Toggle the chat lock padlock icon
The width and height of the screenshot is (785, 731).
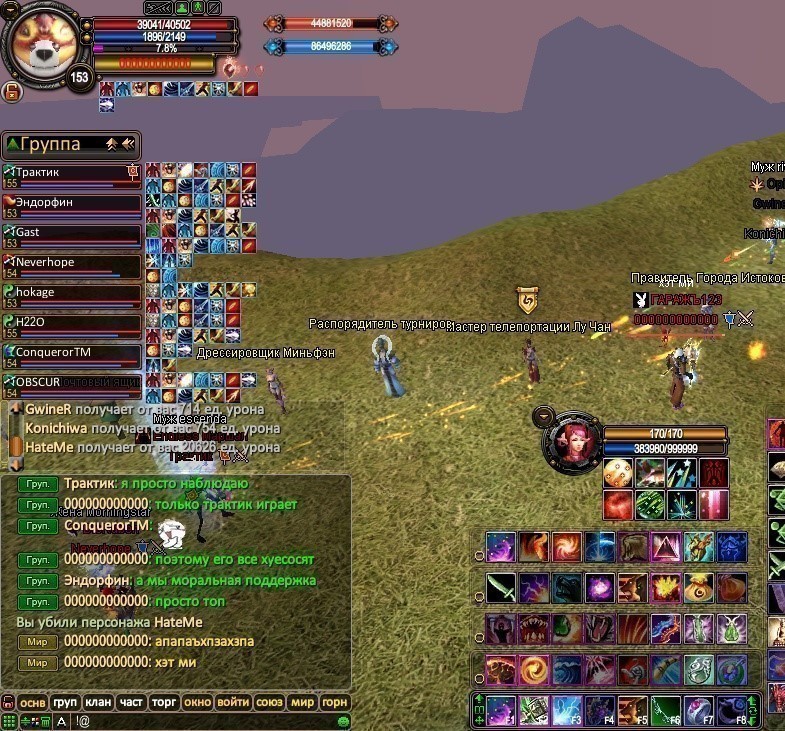click(8, 703)
